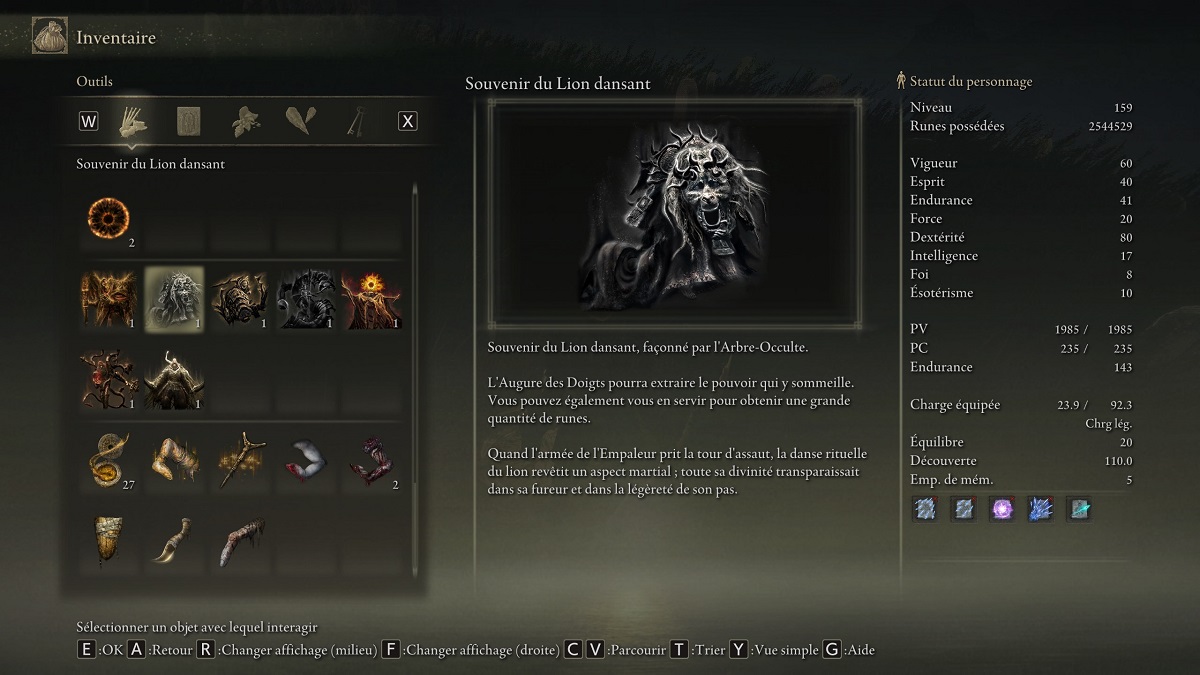Viewport: 1200px width, 675px height.
Task: Switch to the leaf-shaped inventory tab
Action: (x=299, y=121)
